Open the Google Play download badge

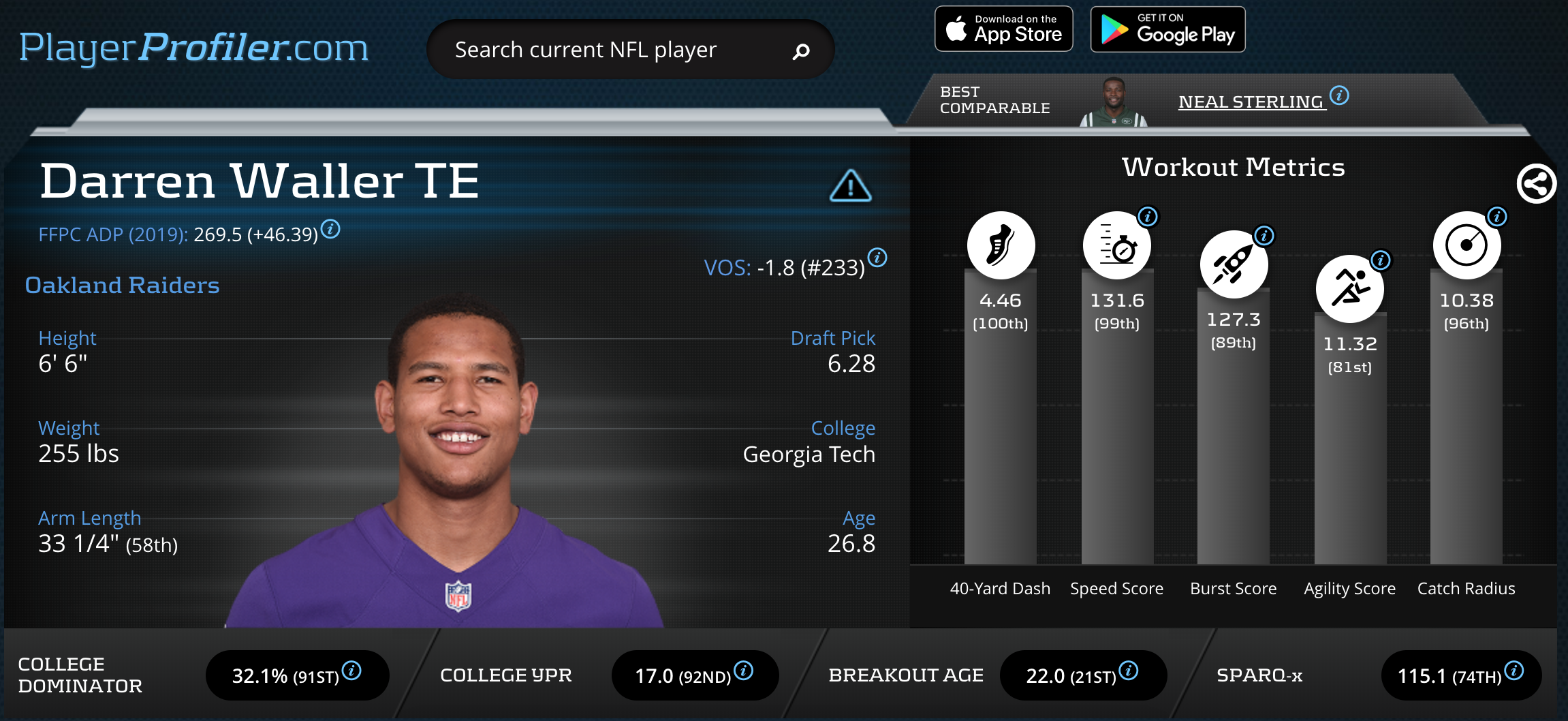point(1167,29)
